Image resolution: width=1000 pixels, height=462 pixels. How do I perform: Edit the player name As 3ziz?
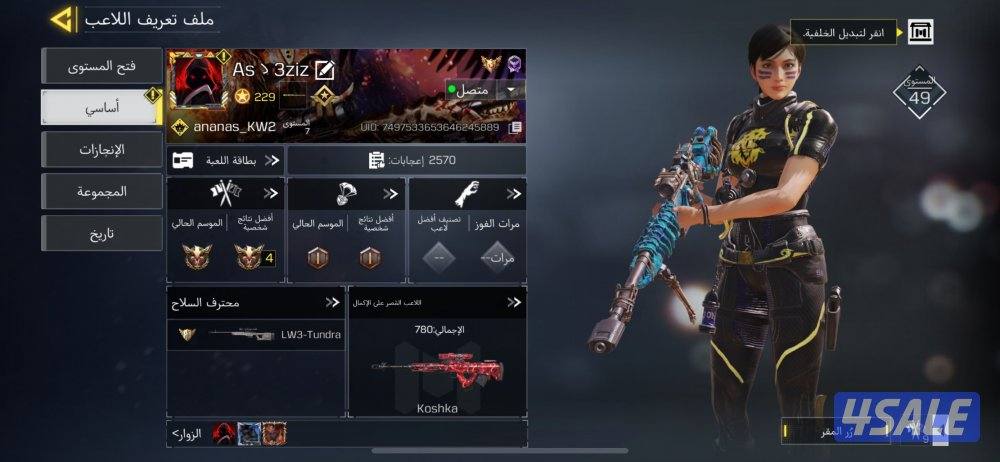[x=324, y=70]
